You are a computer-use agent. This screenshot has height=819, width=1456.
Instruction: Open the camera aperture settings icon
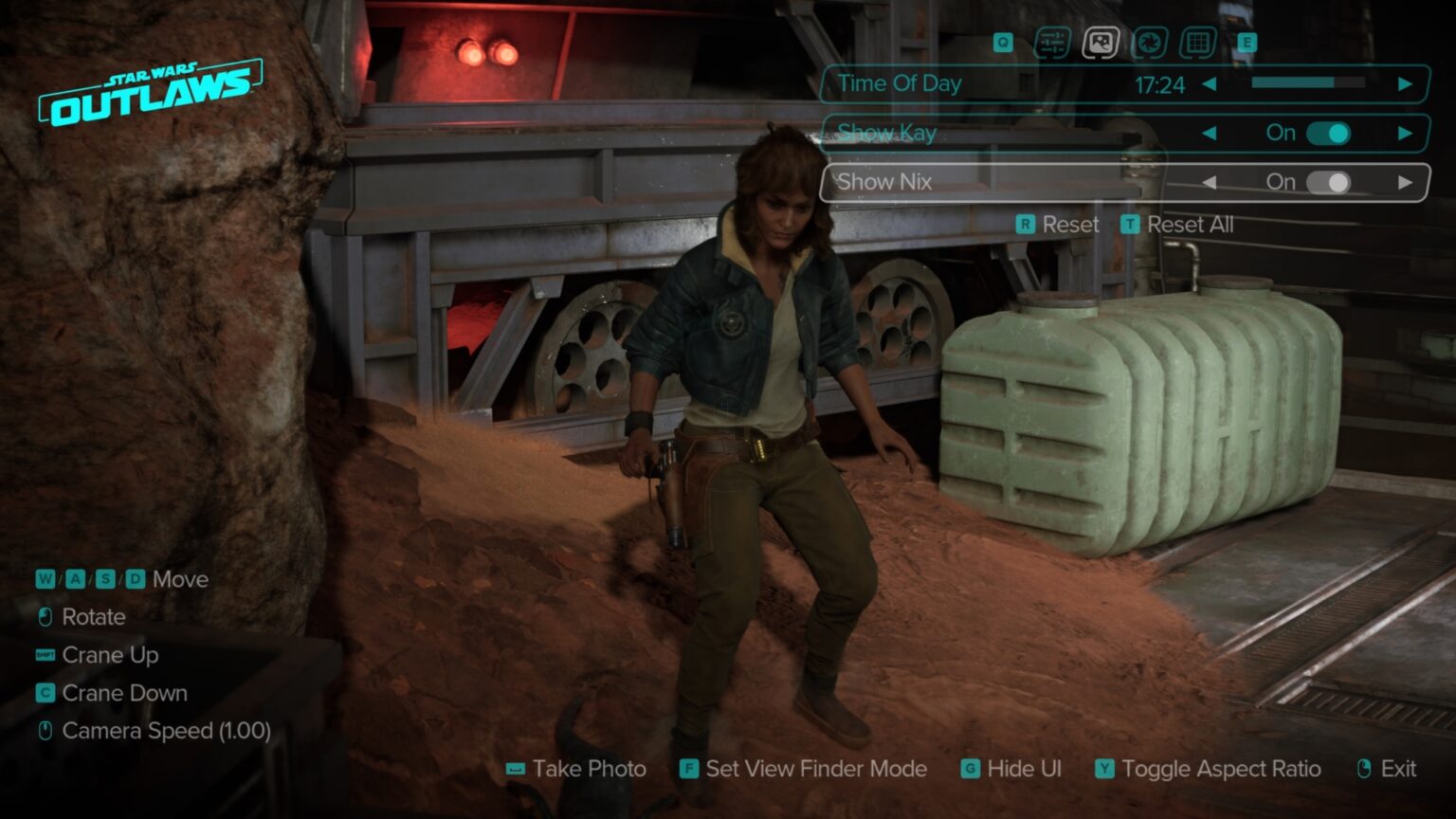coord(1150,43)
